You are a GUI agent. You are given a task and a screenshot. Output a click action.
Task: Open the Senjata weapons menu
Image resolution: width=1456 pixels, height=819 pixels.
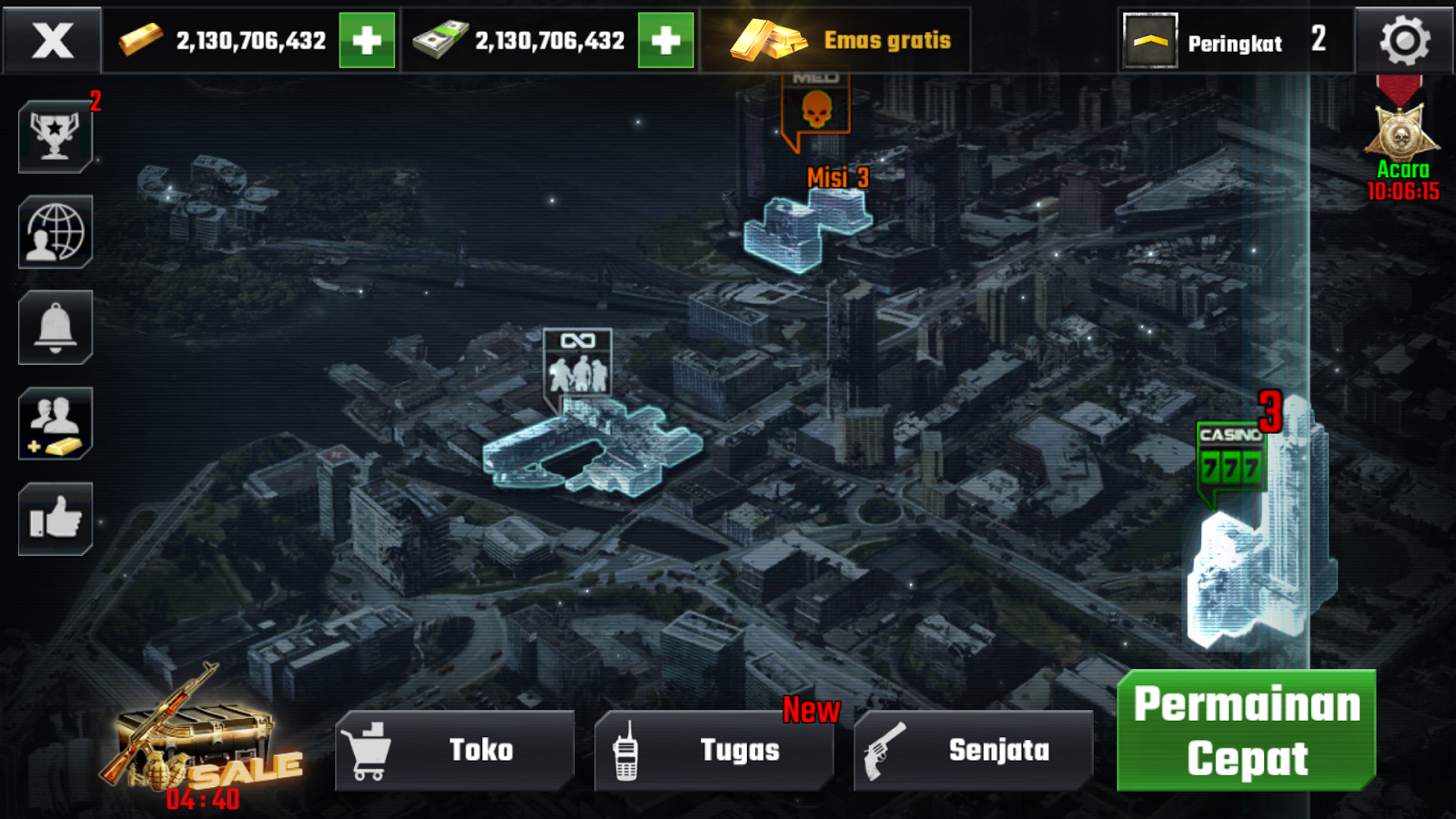tap(972, 750)
